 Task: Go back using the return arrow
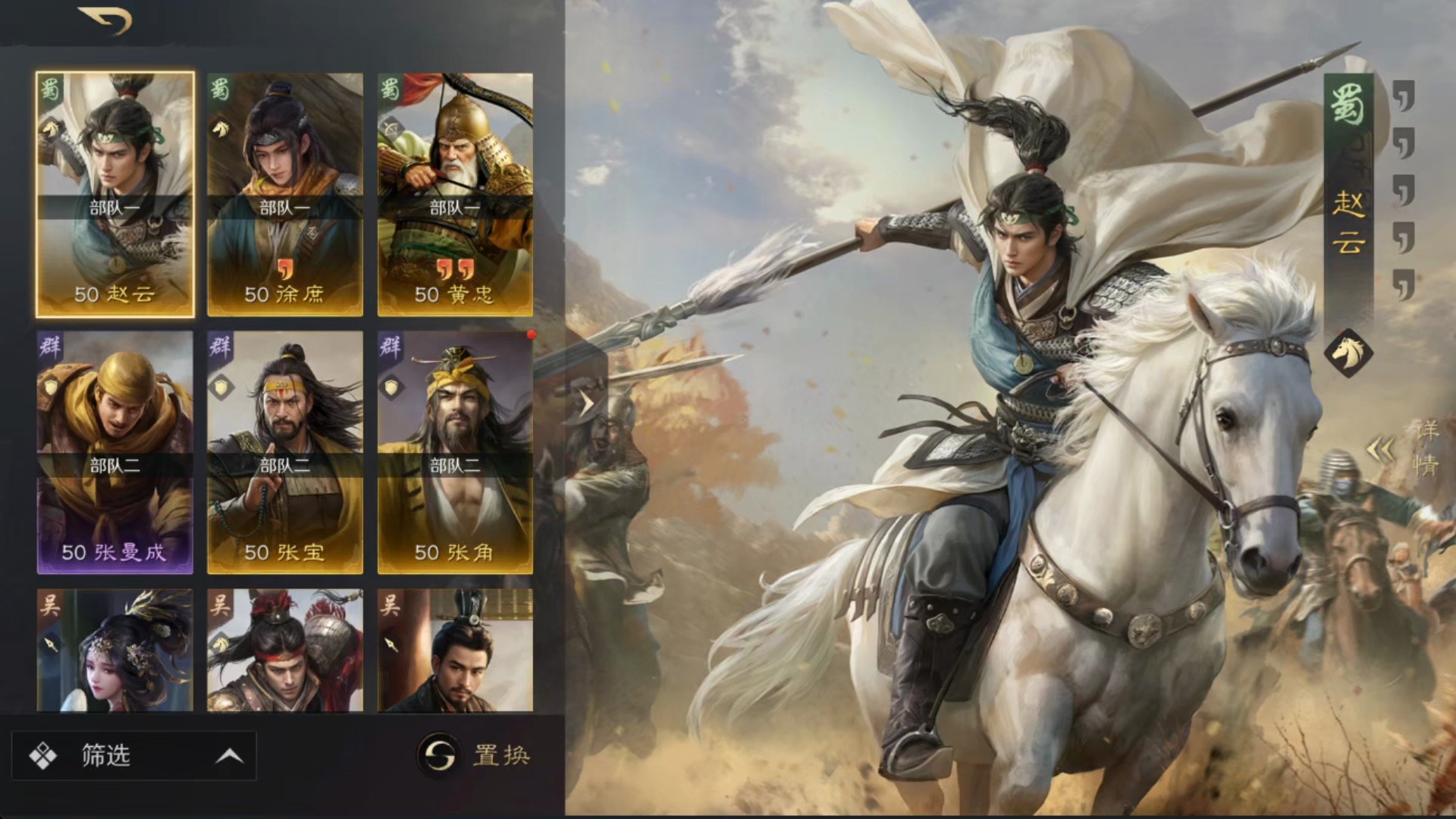(x=105, y=20)
